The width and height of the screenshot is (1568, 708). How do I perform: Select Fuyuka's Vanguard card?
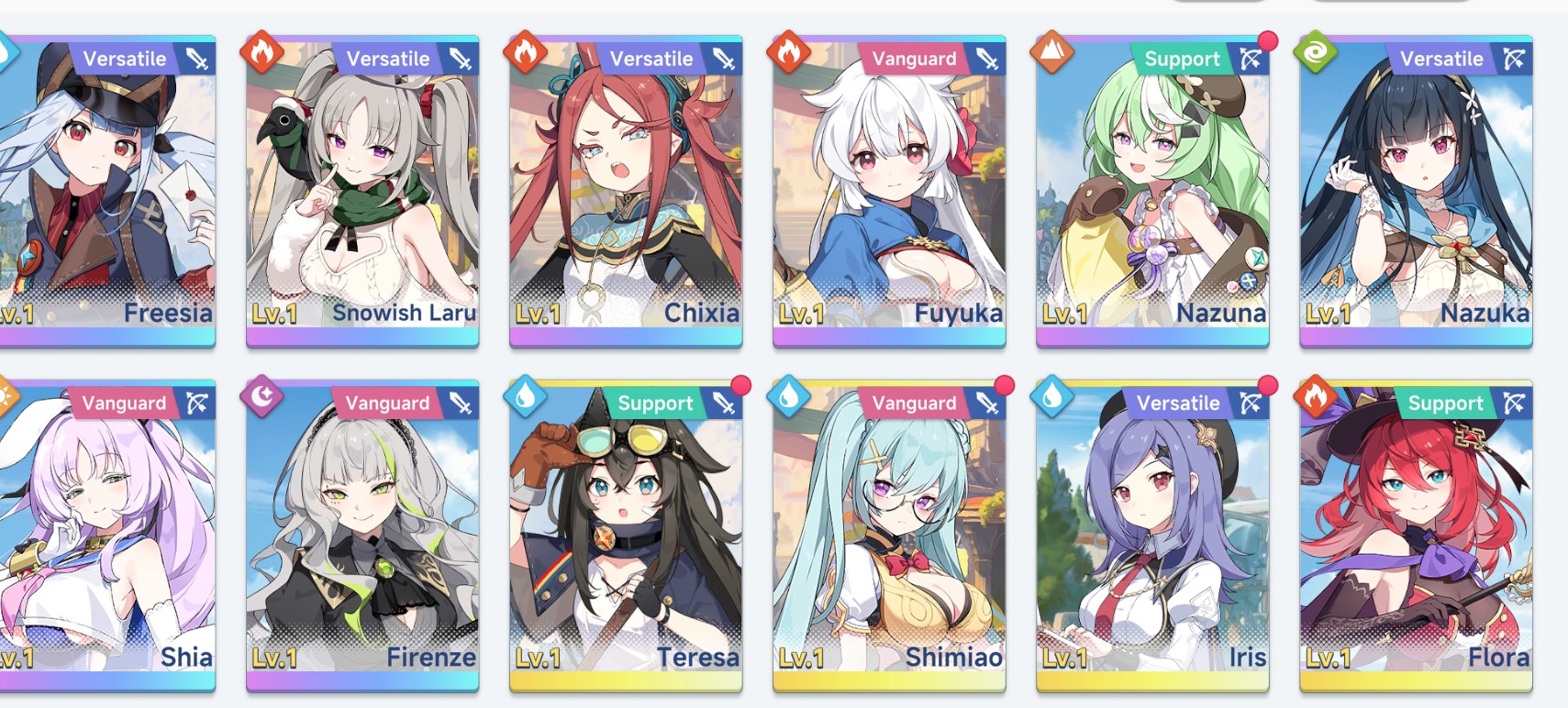point(889,193)
